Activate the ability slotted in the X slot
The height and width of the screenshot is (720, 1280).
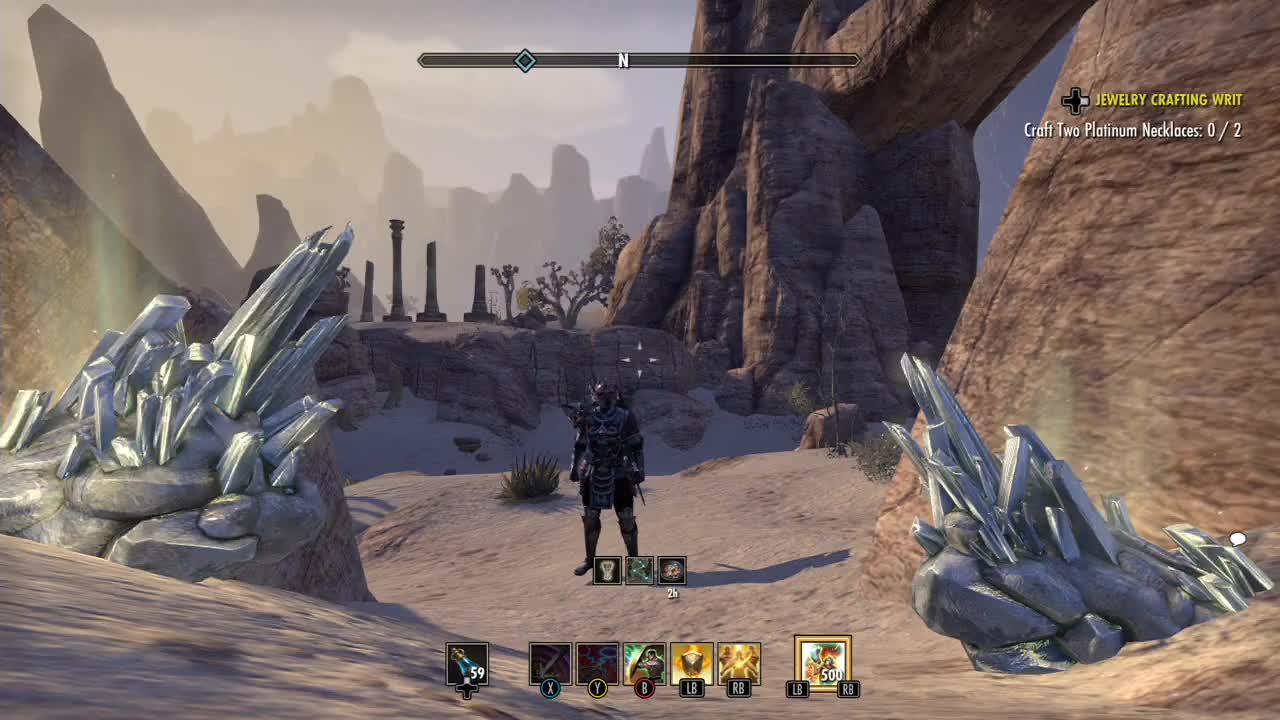point(551,660)
